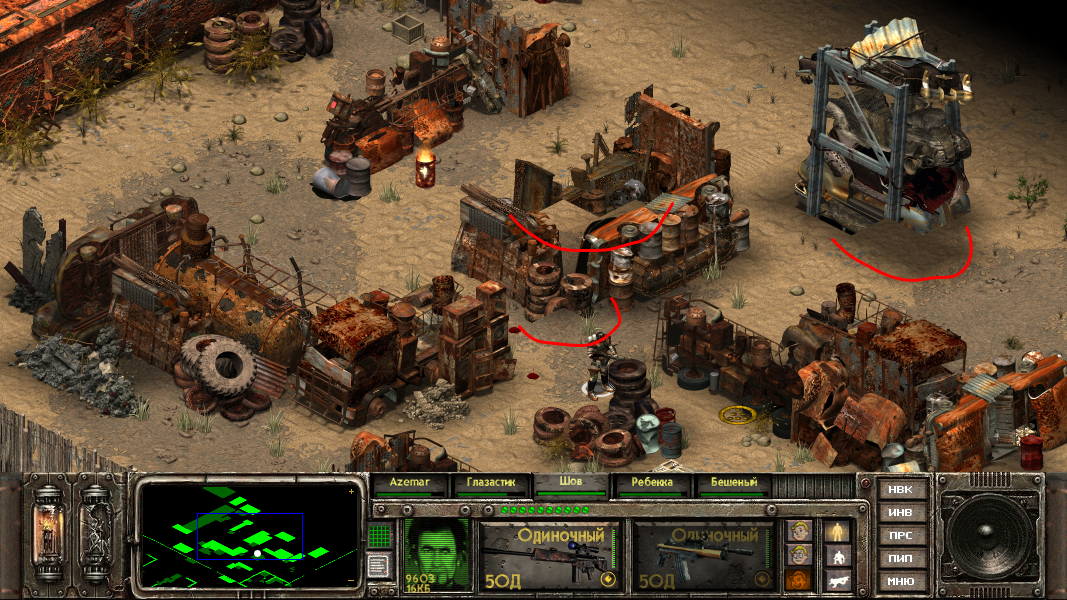Open the ПРС character screen

(900, 535)
